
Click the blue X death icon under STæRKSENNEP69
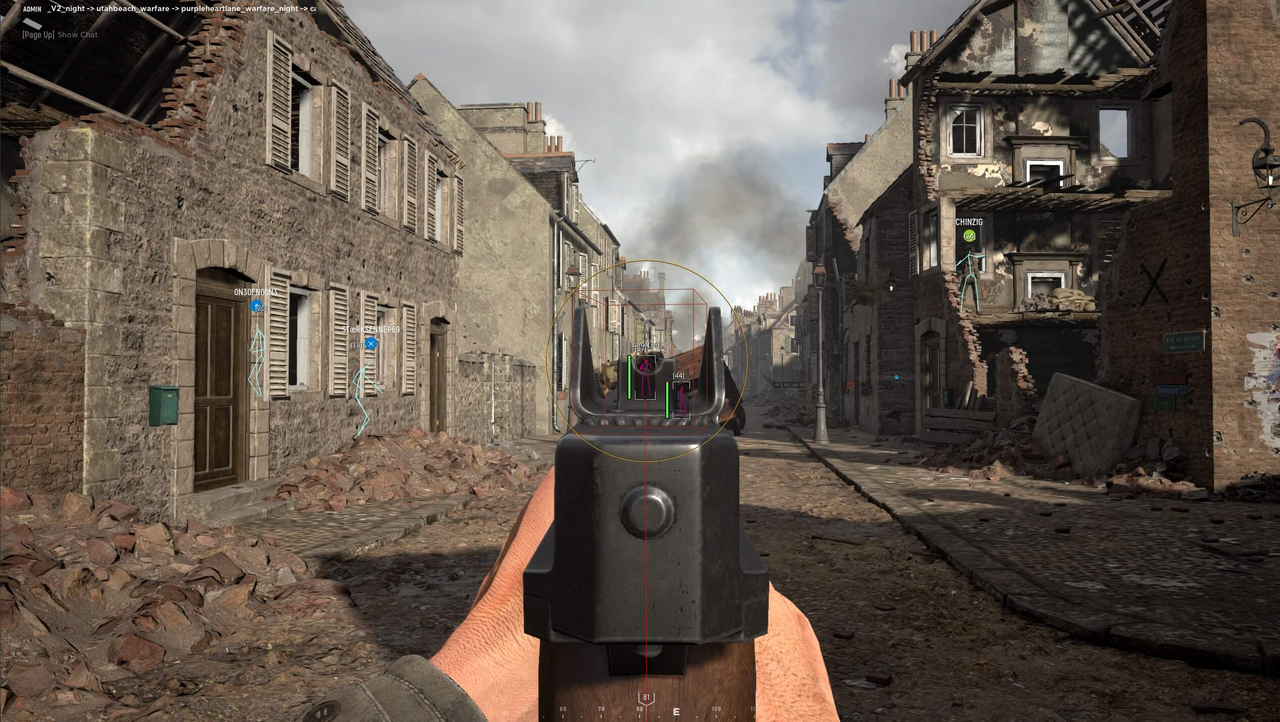pyautogui.click(x=370, y=344)
